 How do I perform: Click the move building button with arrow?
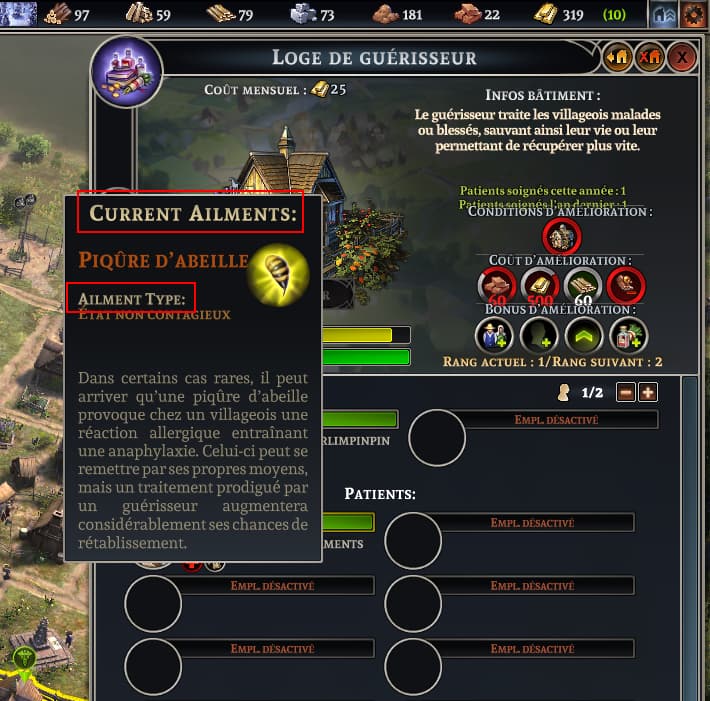pyautogui.click(x=617, y=58)
